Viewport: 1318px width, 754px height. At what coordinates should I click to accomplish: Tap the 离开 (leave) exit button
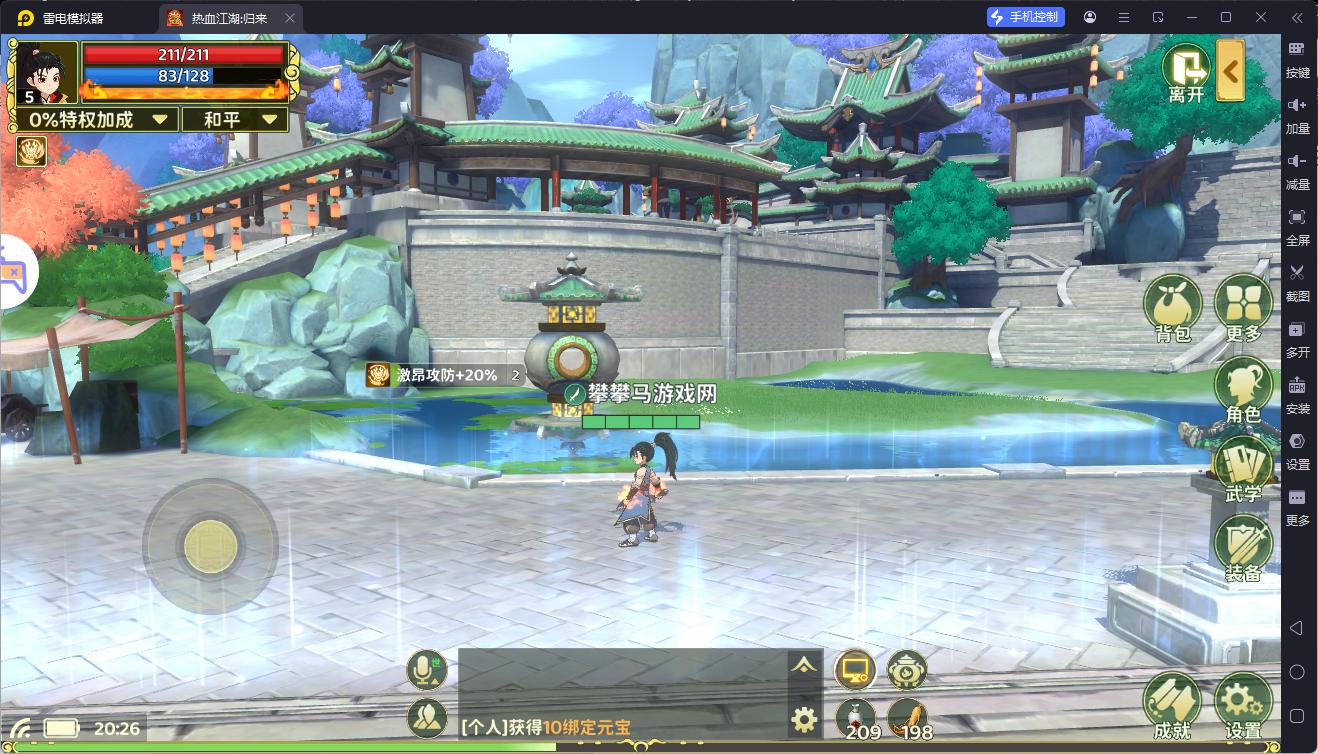coord(1186,72)
